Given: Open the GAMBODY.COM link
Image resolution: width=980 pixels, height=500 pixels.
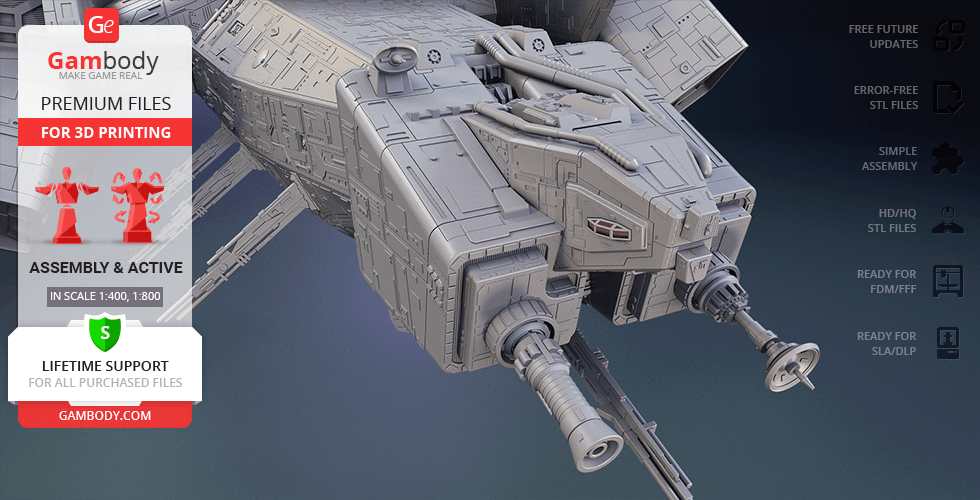Looking at the screenshot, I should click(x=104, y=414).
